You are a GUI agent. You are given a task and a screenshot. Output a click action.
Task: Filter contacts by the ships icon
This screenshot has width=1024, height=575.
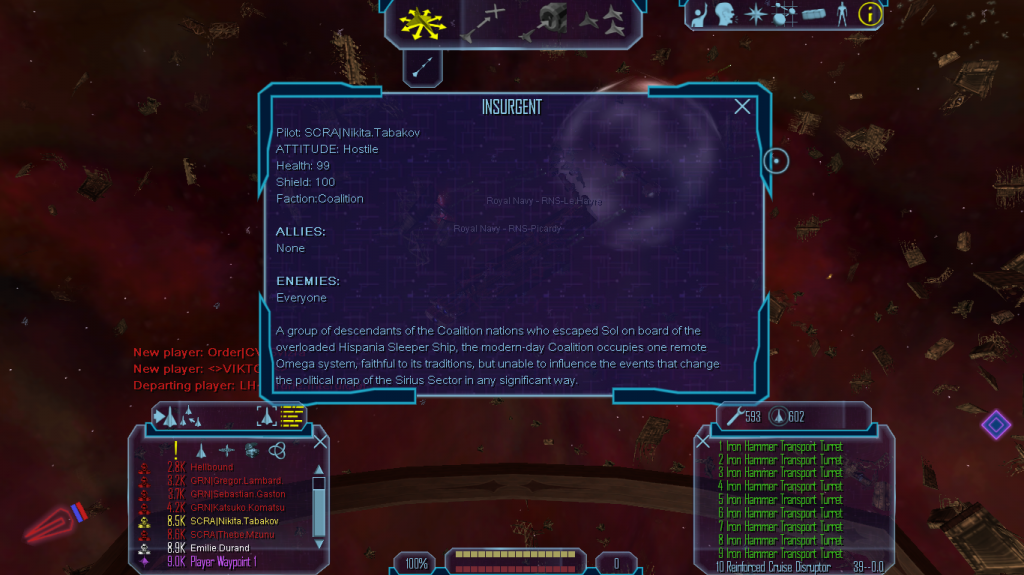[x=203, y=451]
